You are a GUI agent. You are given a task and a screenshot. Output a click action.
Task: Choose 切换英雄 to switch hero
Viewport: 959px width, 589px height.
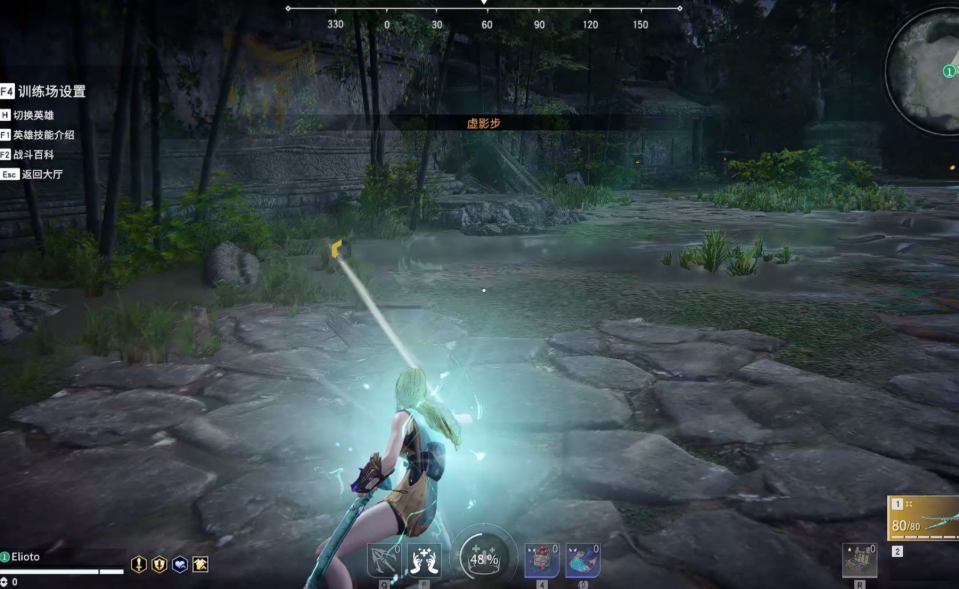pos(35,115)
